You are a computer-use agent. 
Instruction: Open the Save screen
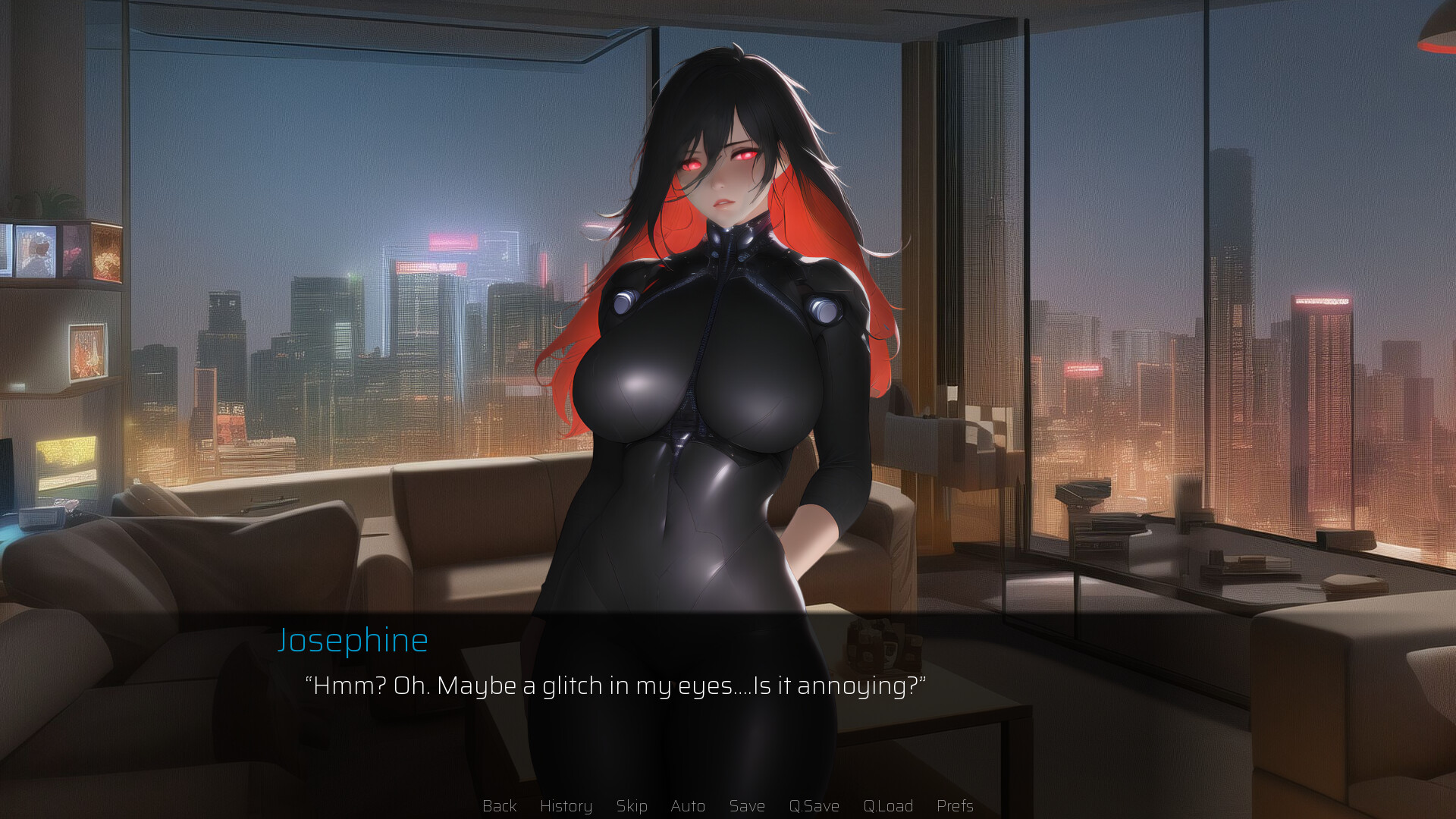coord(747,806)
